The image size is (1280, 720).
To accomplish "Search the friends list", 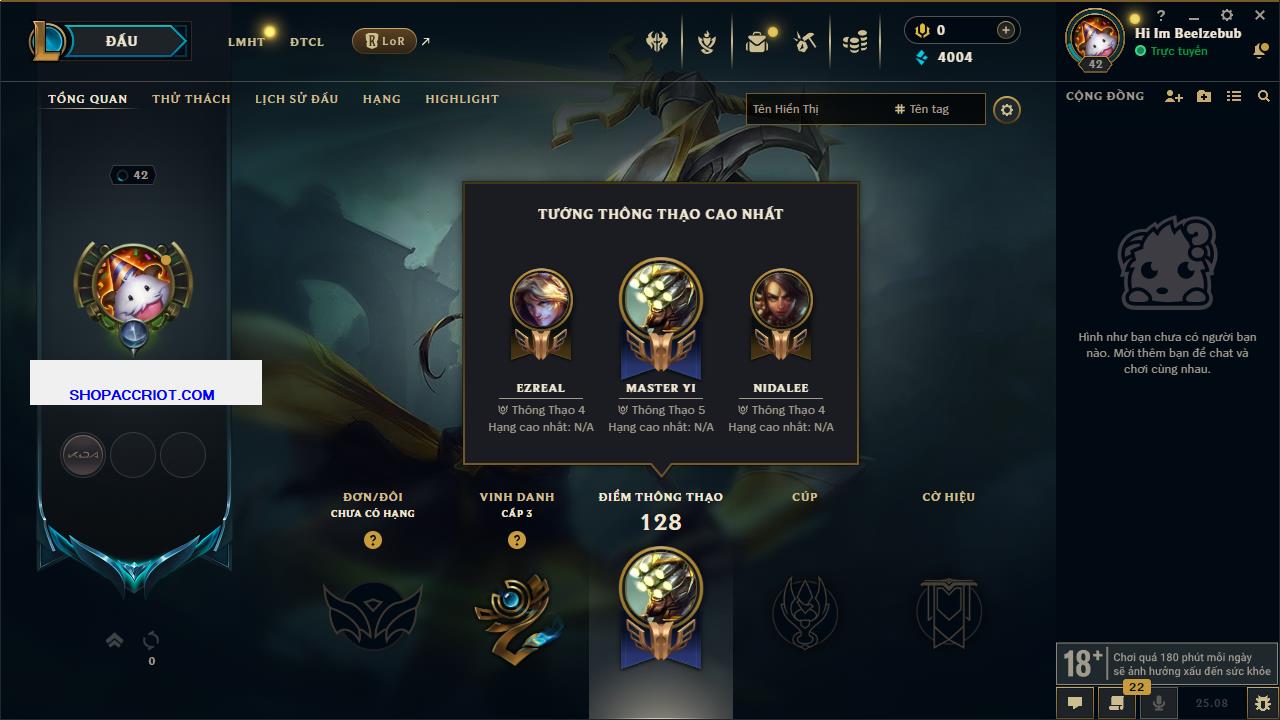I will point(1264,96).
